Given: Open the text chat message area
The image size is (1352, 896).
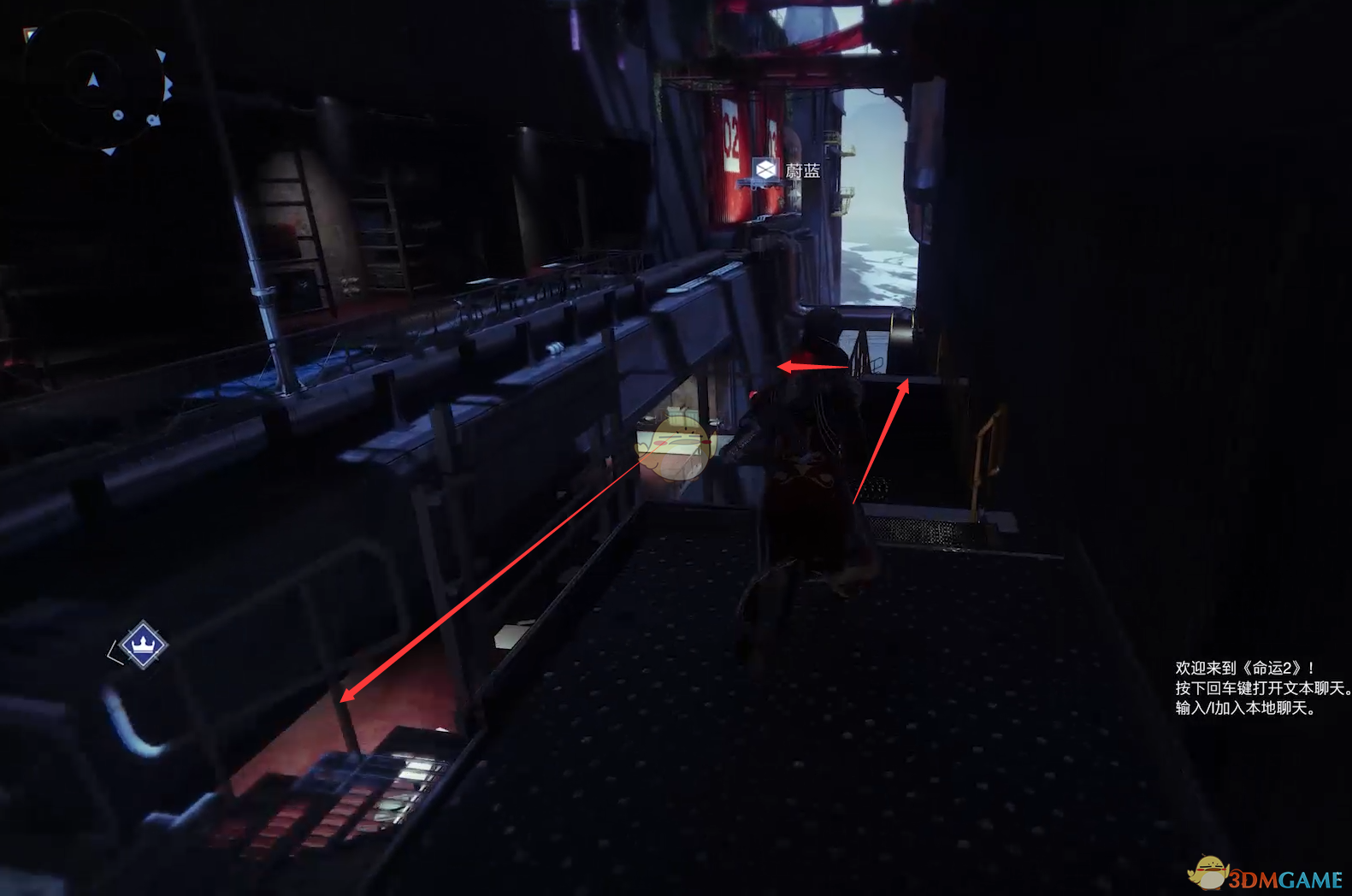Looking at the screenshot, I should (x=1260, y=687).
